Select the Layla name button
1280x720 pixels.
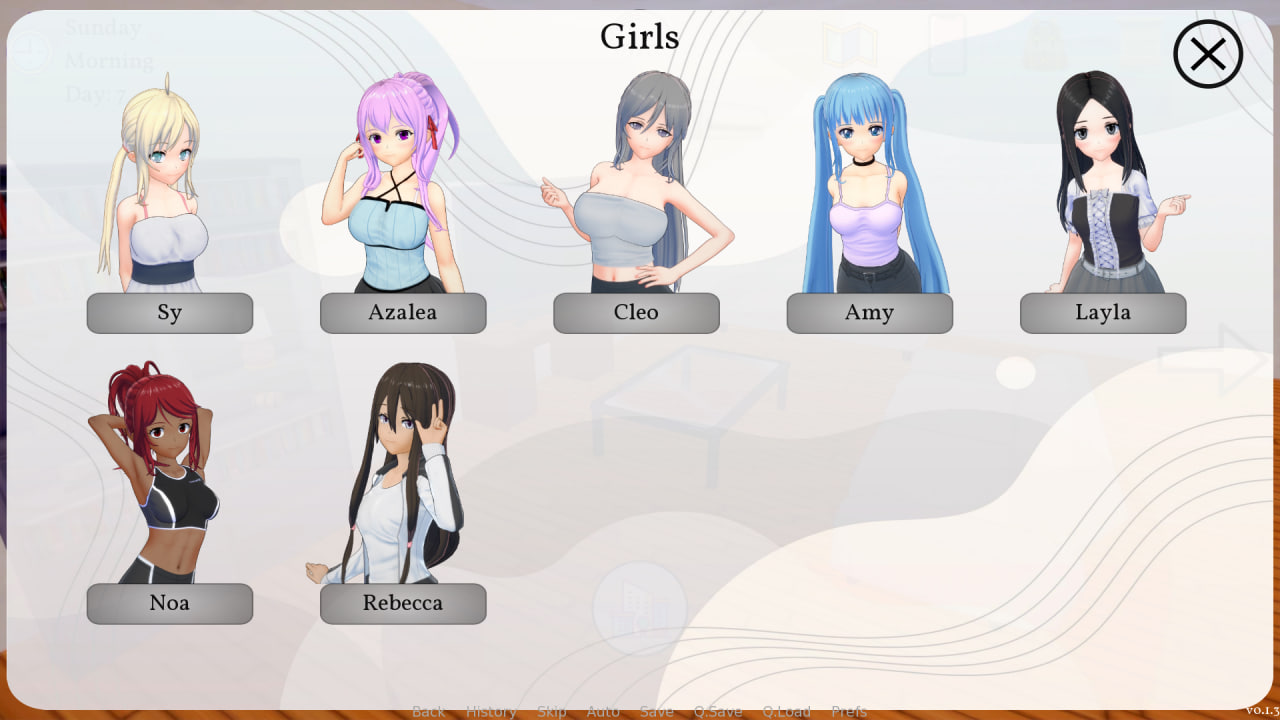[x=1103, y=312]
